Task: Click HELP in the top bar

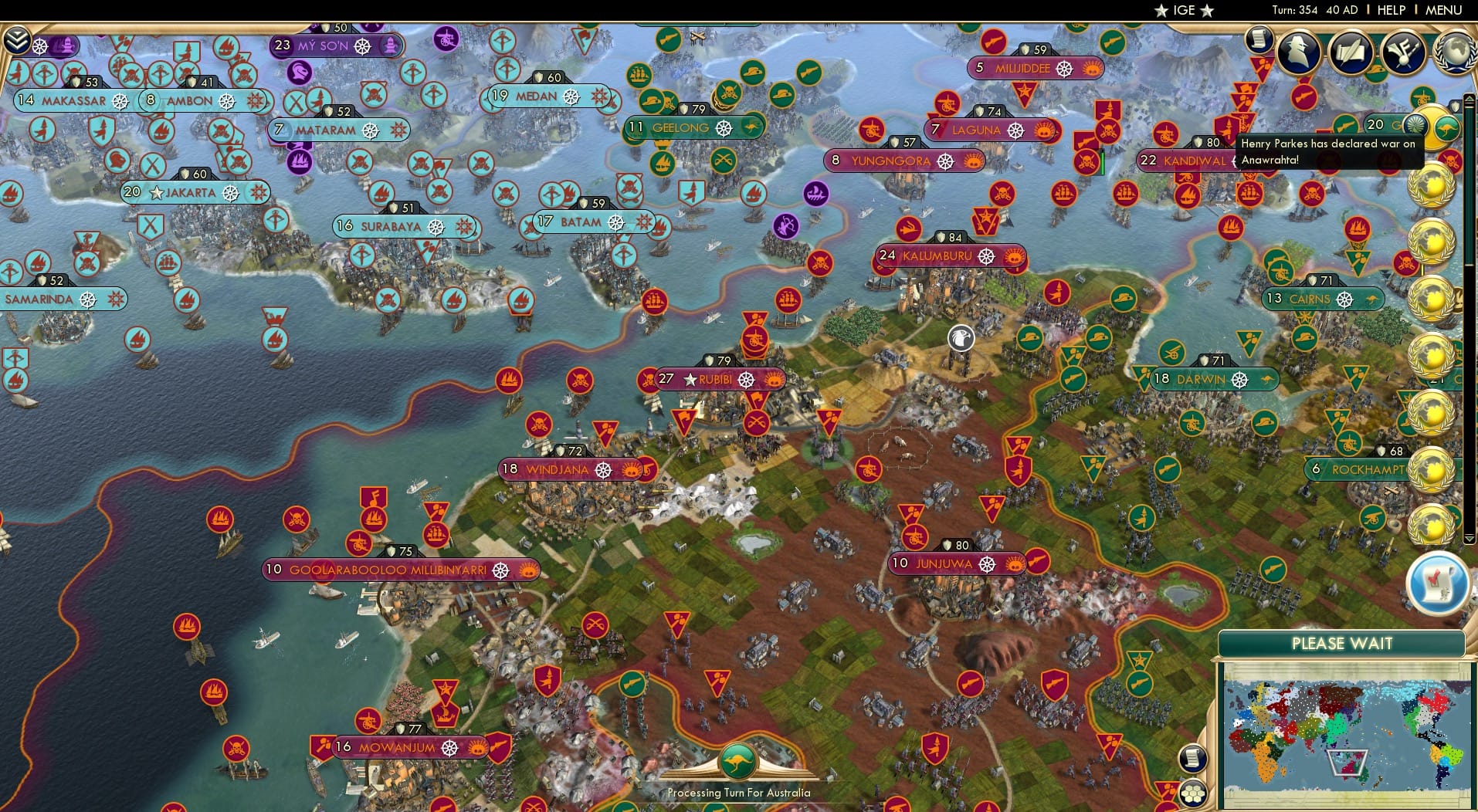Action: point(1390,10)
